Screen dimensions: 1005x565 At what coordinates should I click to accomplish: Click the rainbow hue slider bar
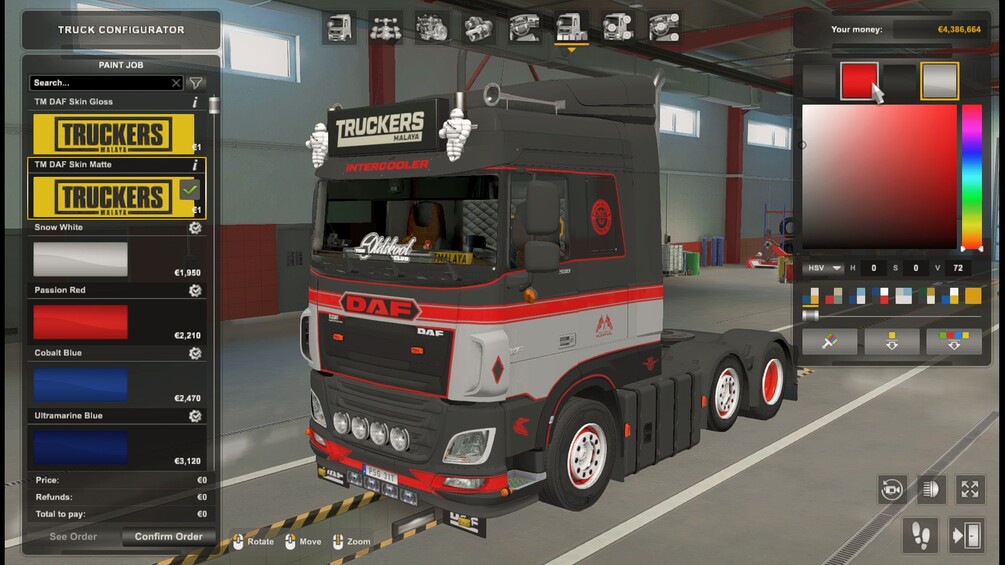[971, 176]
